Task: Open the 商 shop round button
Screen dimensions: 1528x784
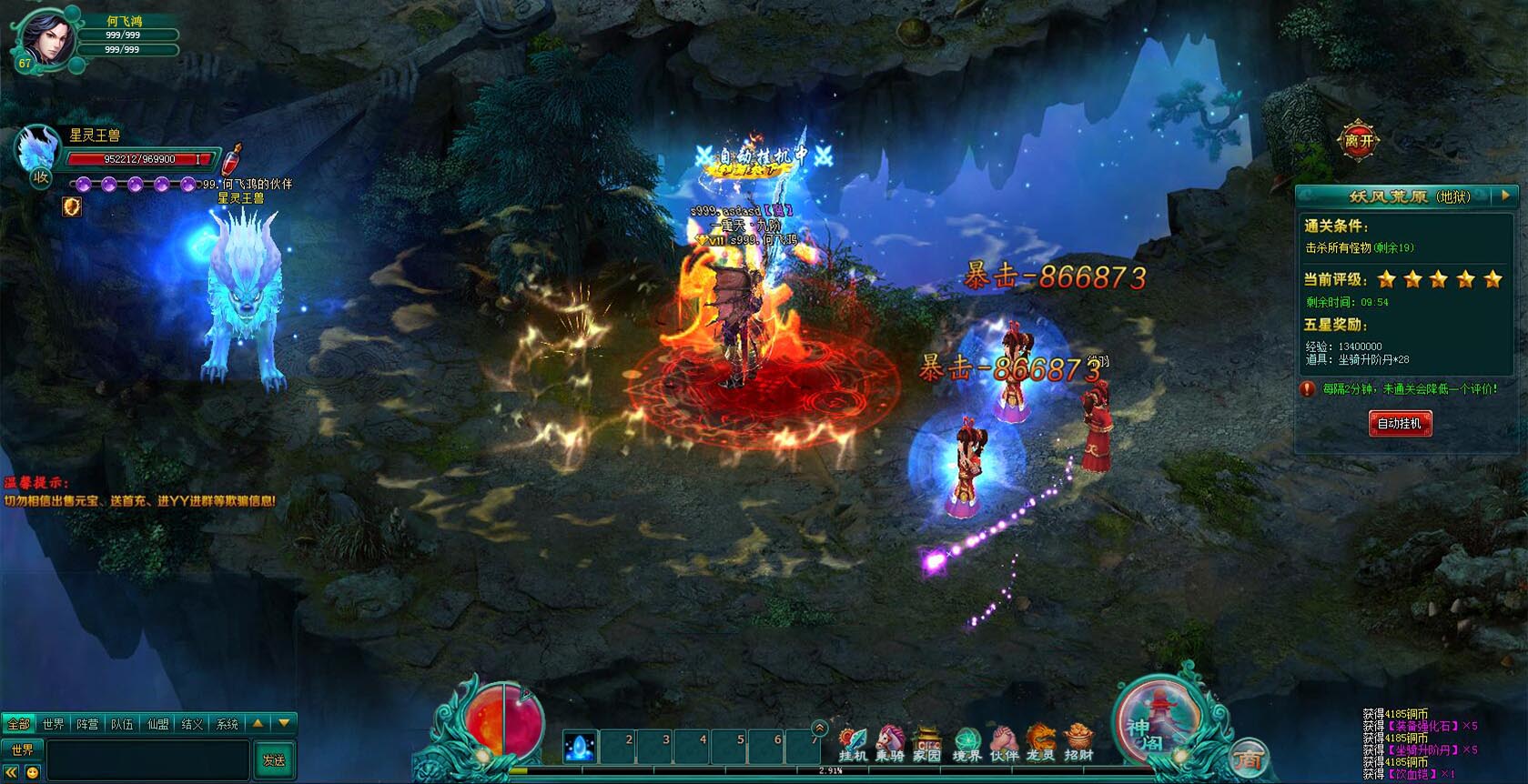Action: point(1248,759)
